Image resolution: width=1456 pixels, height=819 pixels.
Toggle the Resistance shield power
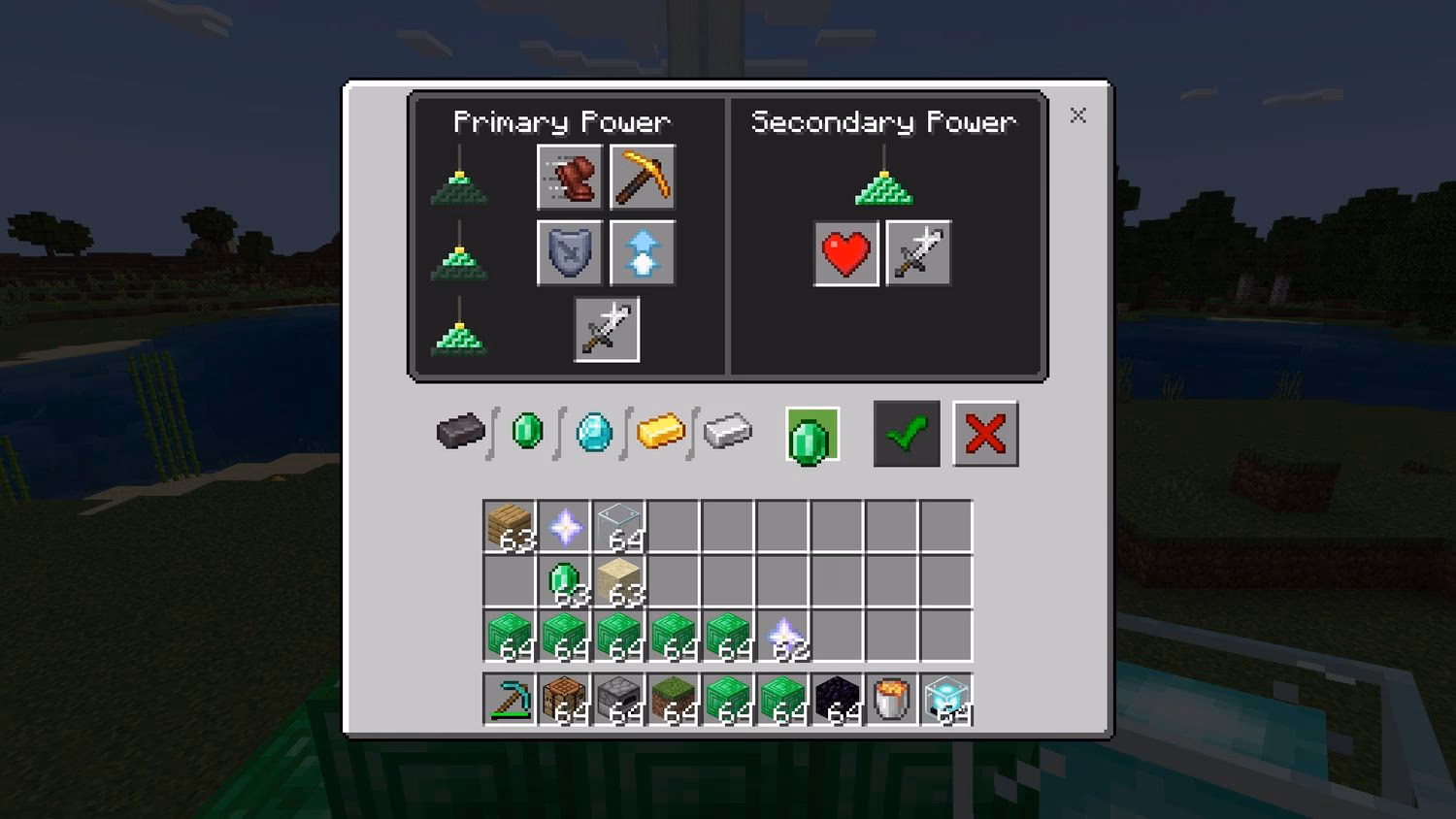[570, 252]
